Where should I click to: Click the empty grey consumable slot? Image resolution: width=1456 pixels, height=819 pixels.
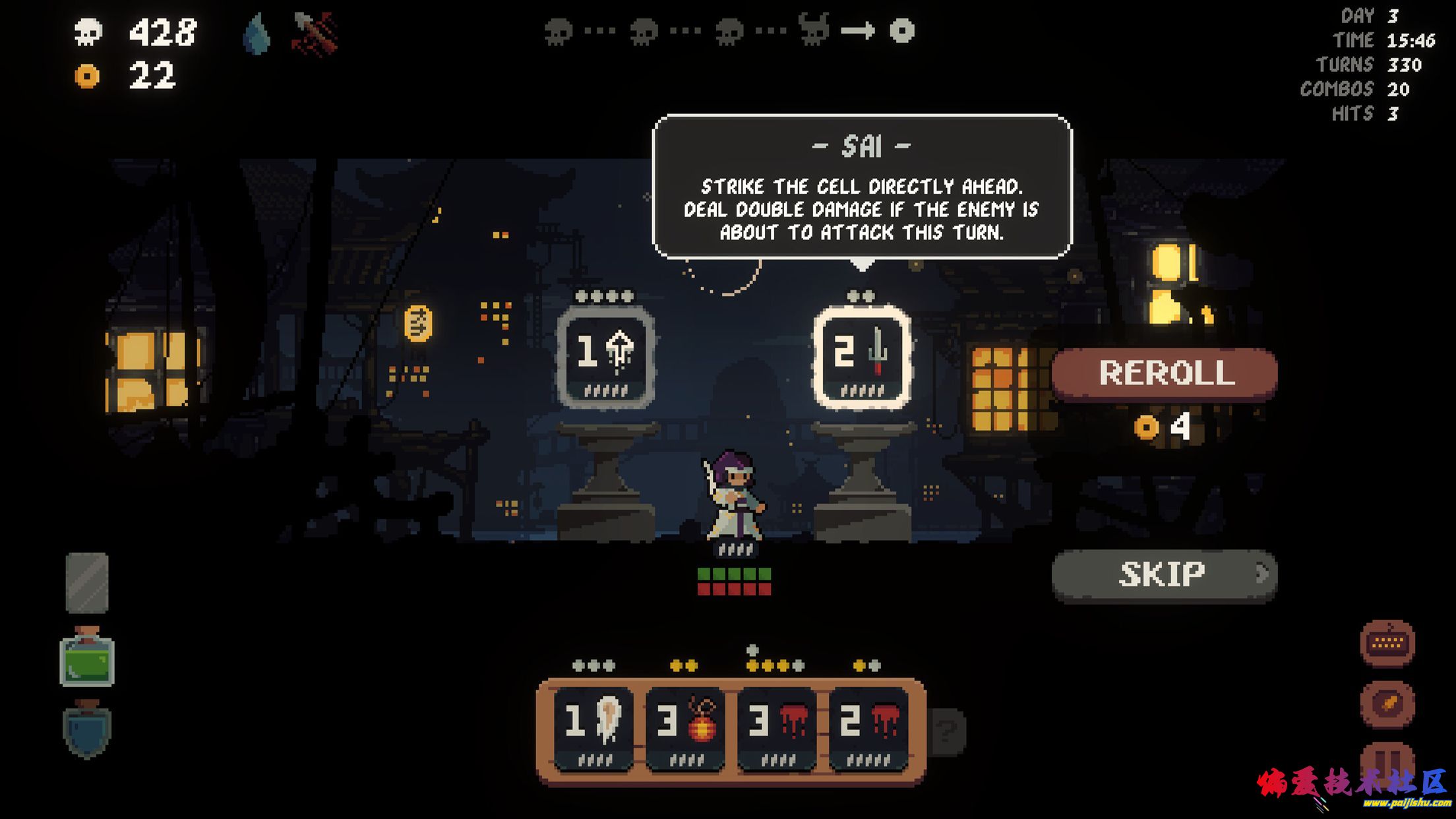pyautogui.click(x=87, y=583)
